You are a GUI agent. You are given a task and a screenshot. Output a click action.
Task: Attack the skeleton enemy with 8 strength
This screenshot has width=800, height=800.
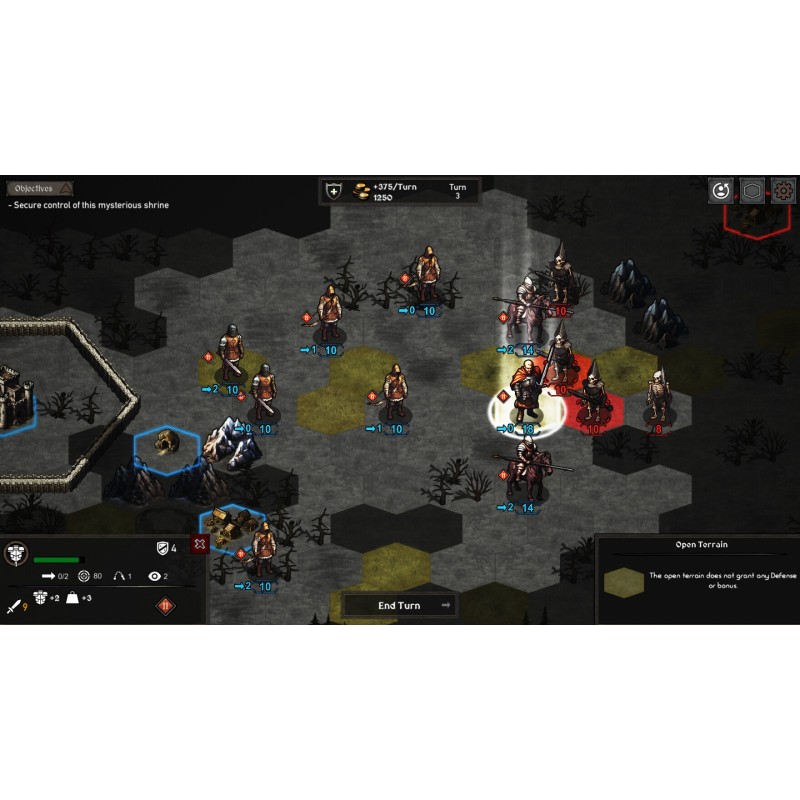click(x=657, y=396)
